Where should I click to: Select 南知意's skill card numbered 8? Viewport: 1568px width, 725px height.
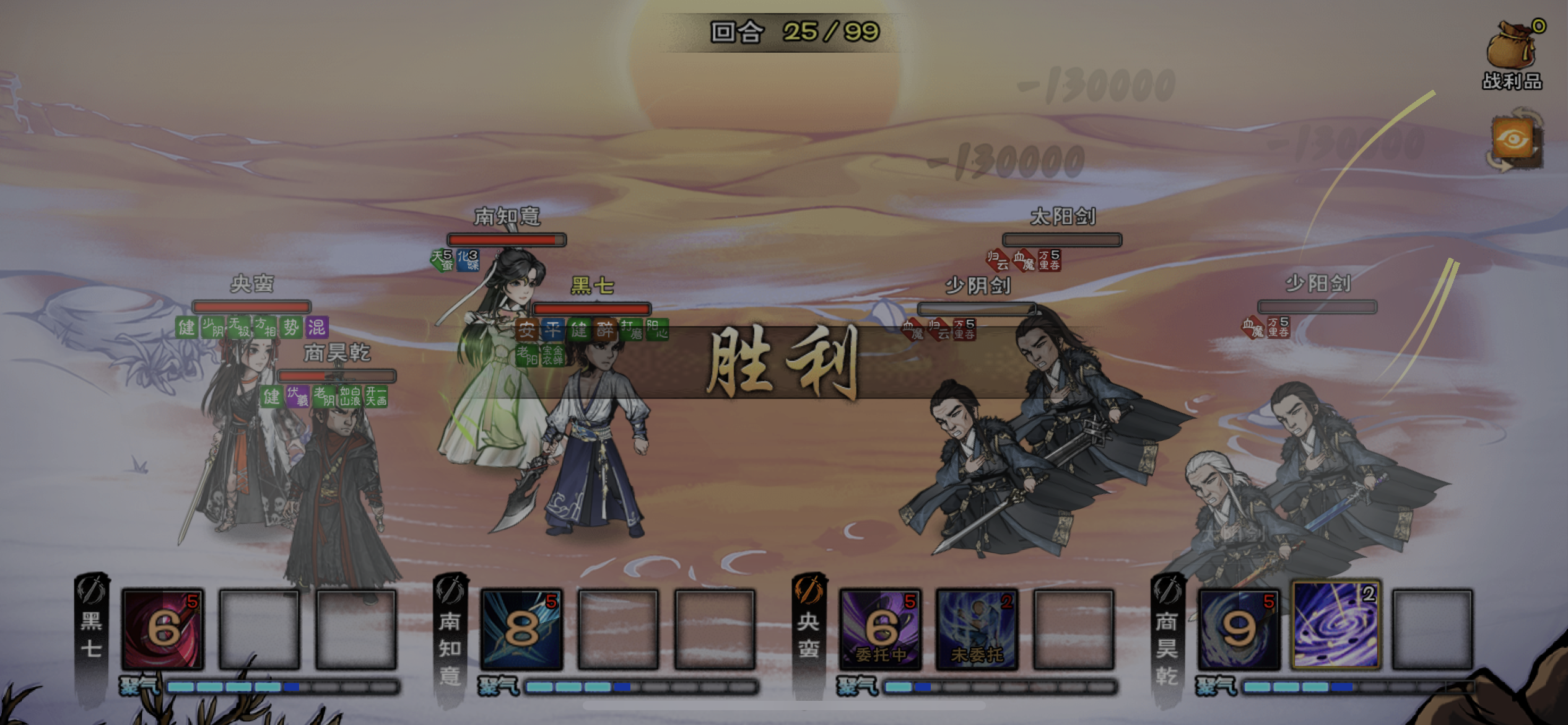coord(523,629)
